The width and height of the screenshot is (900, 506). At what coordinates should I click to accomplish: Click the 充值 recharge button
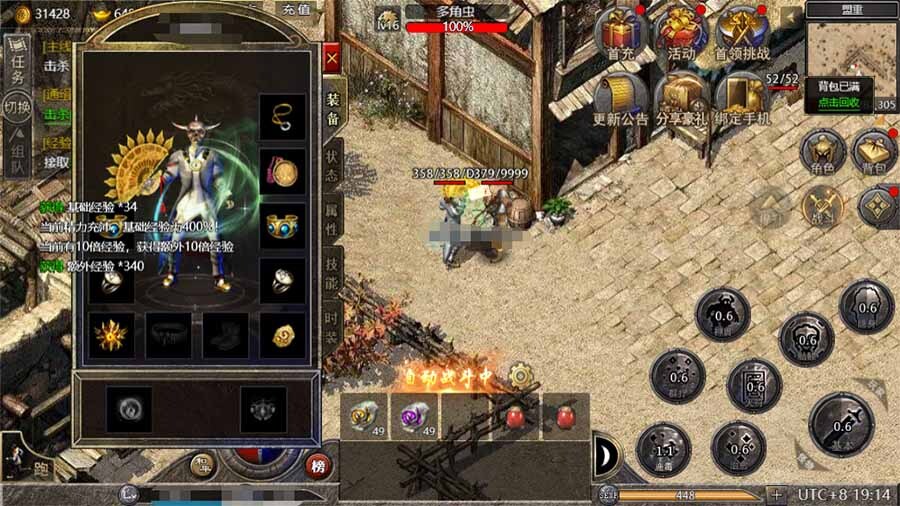click(296, 8)
